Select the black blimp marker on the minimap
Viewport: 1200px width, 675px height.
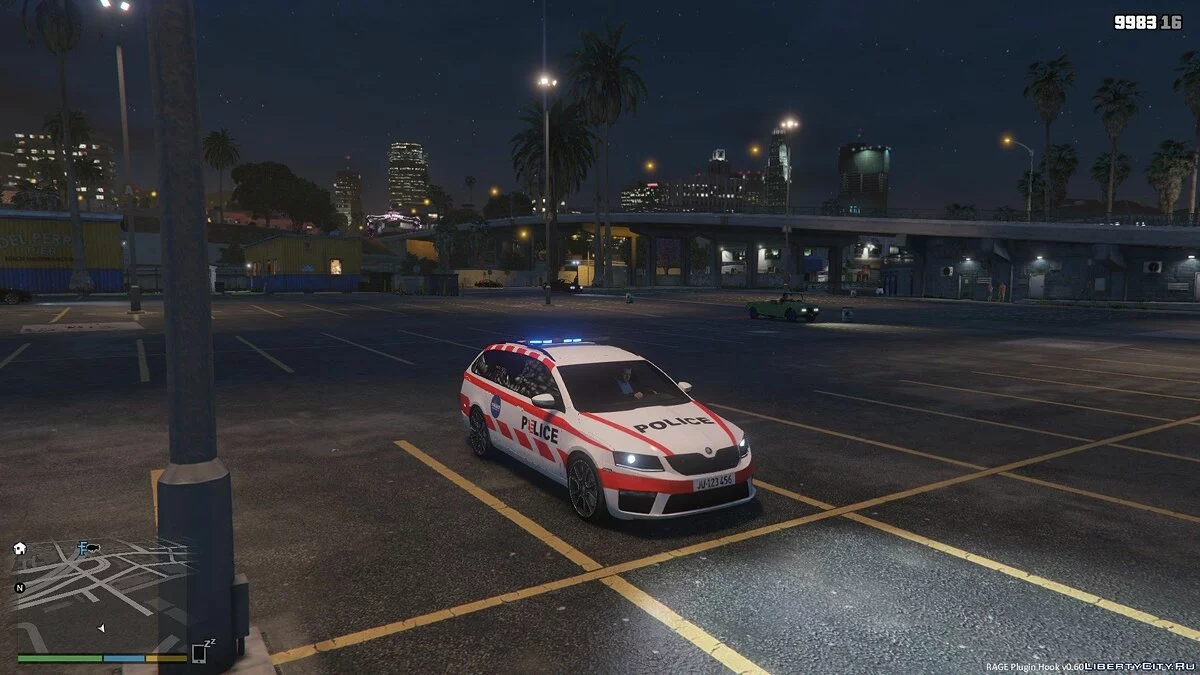click(94, 548)
